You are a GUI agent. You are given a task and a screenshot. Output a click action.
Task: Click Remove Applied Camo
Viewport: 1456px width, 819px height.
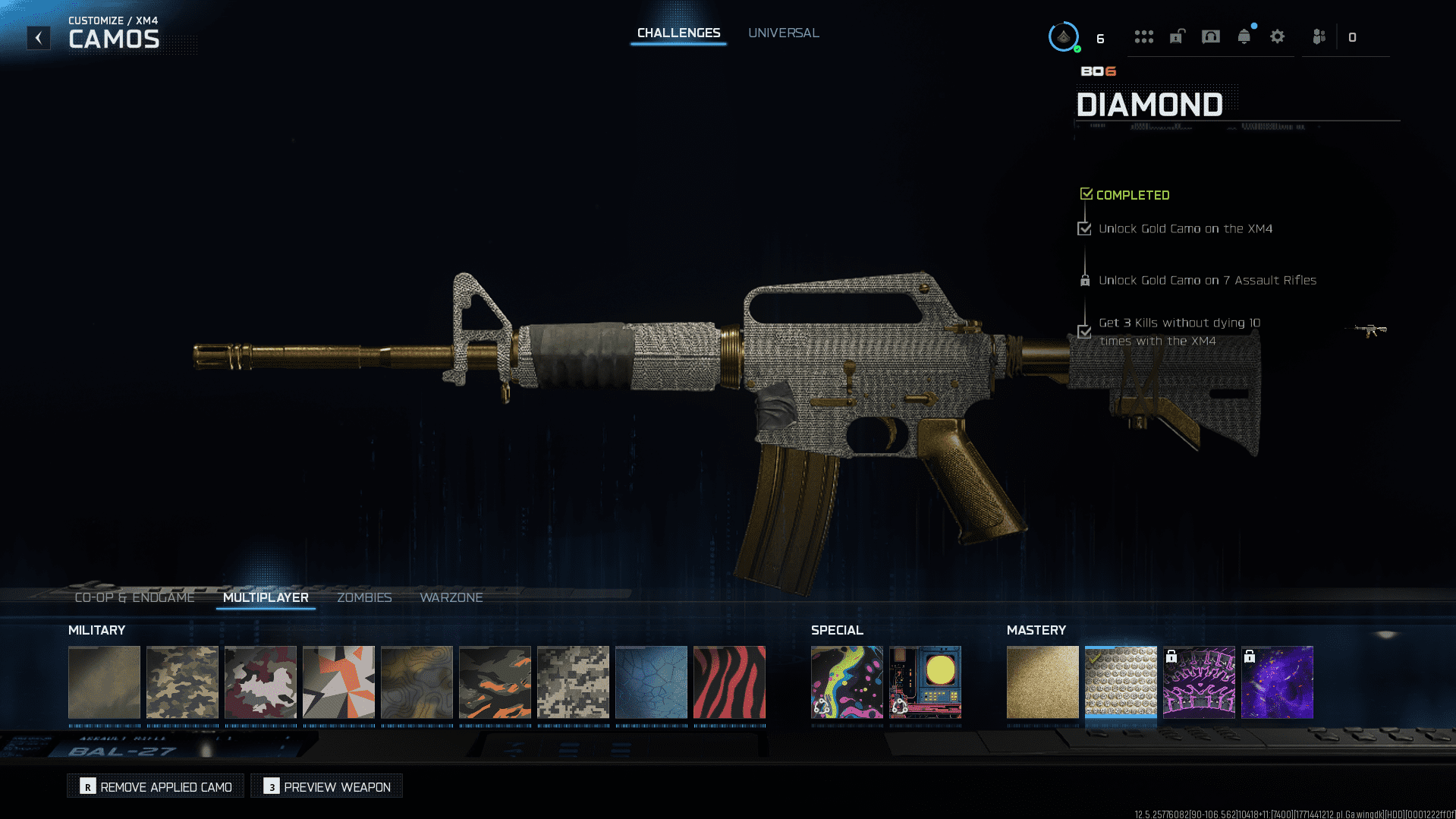[x=156, y=786]
